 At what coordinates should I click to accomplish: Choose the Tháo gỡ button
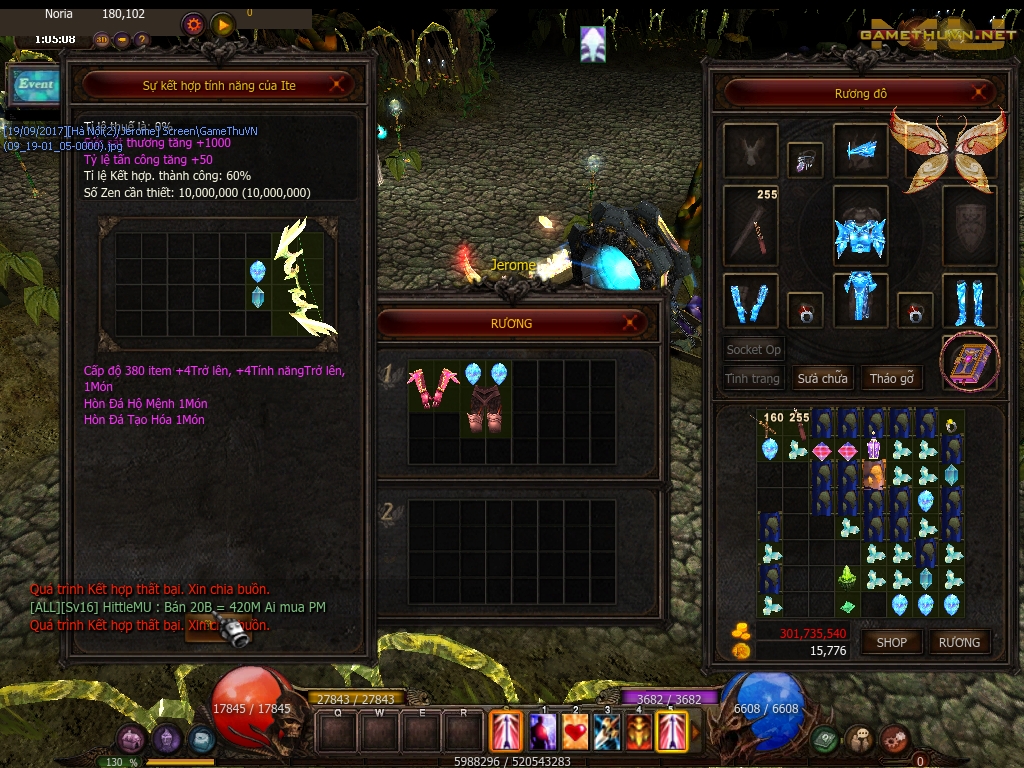(892, 378)
